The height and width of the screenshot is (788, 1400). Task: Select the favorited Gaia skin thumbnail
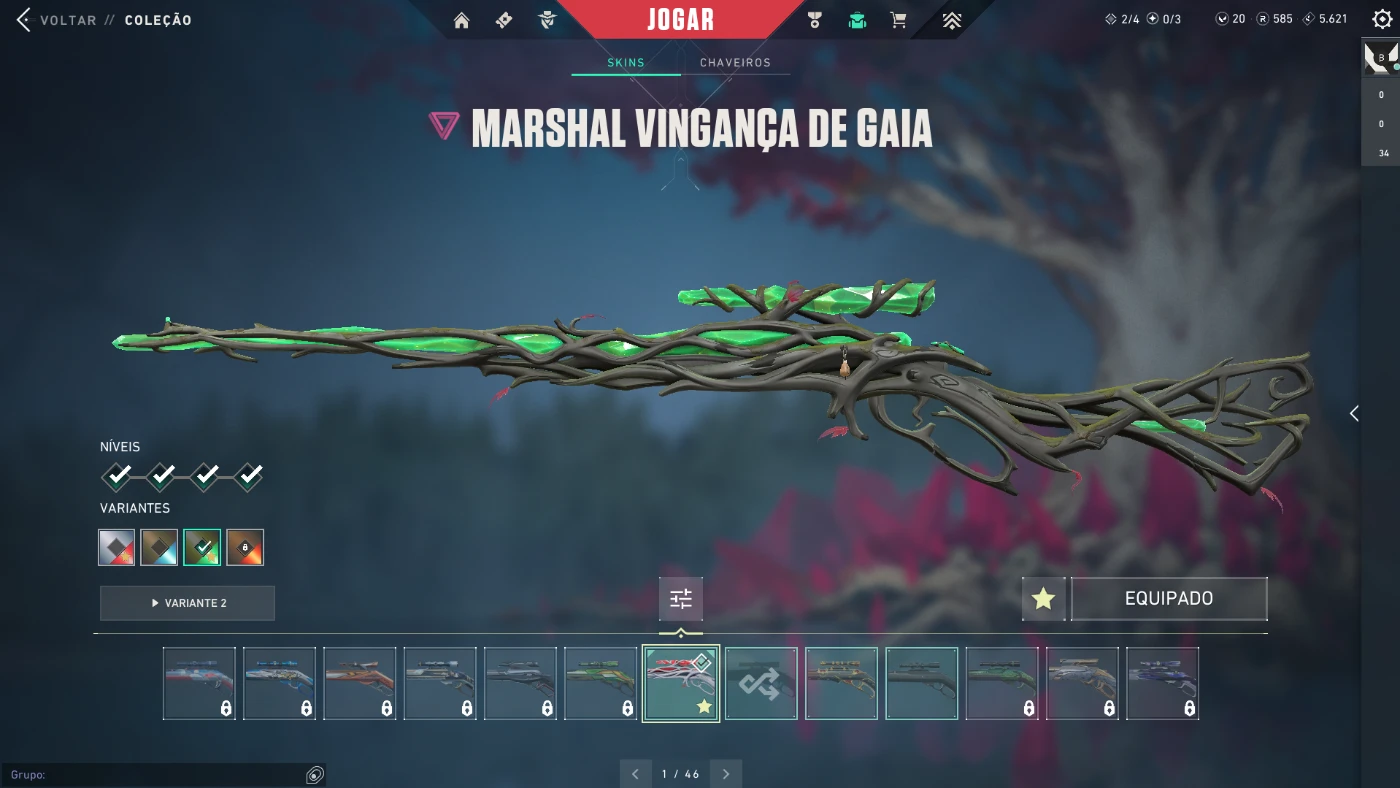pos(680,684)
